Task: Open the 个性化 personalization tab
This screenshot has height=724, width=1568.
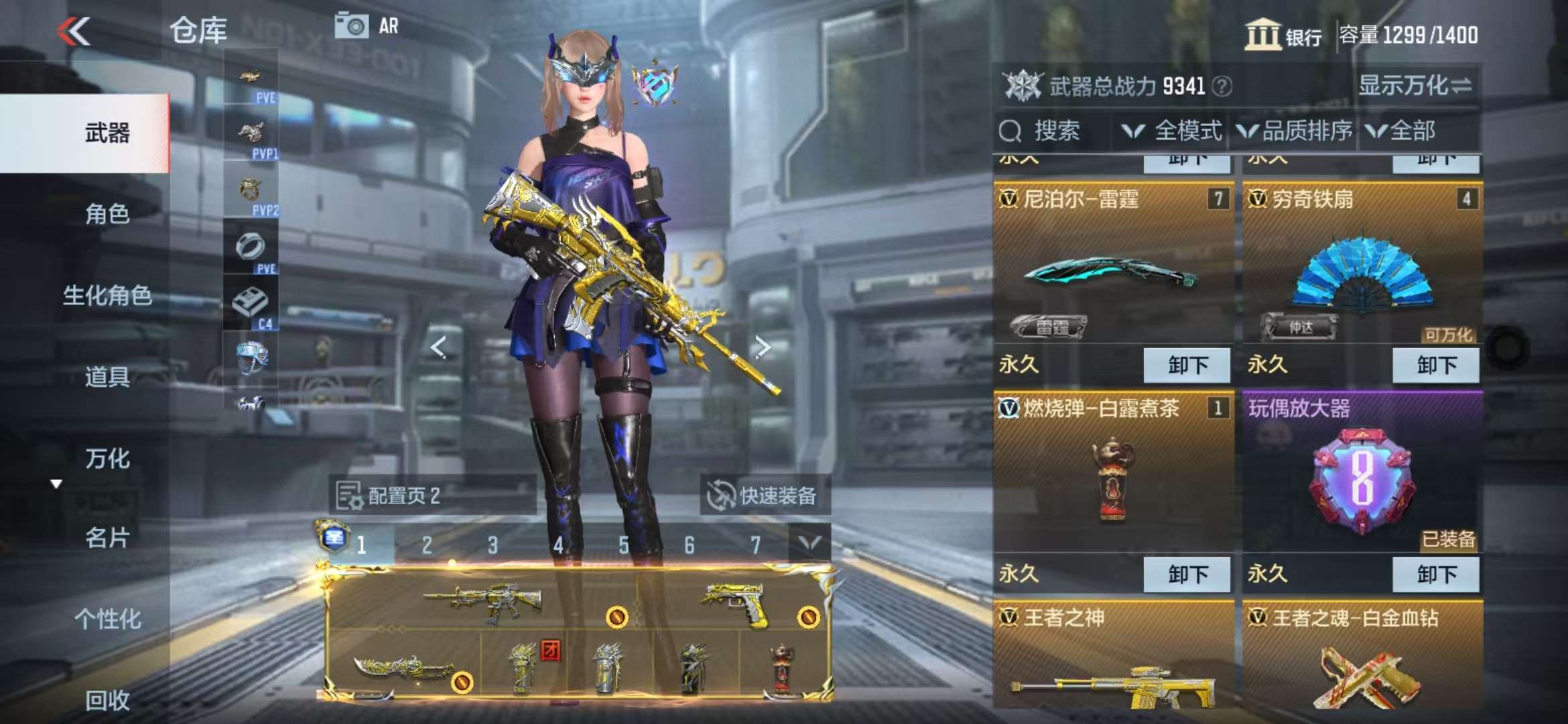Action: [x=107, y=619]
